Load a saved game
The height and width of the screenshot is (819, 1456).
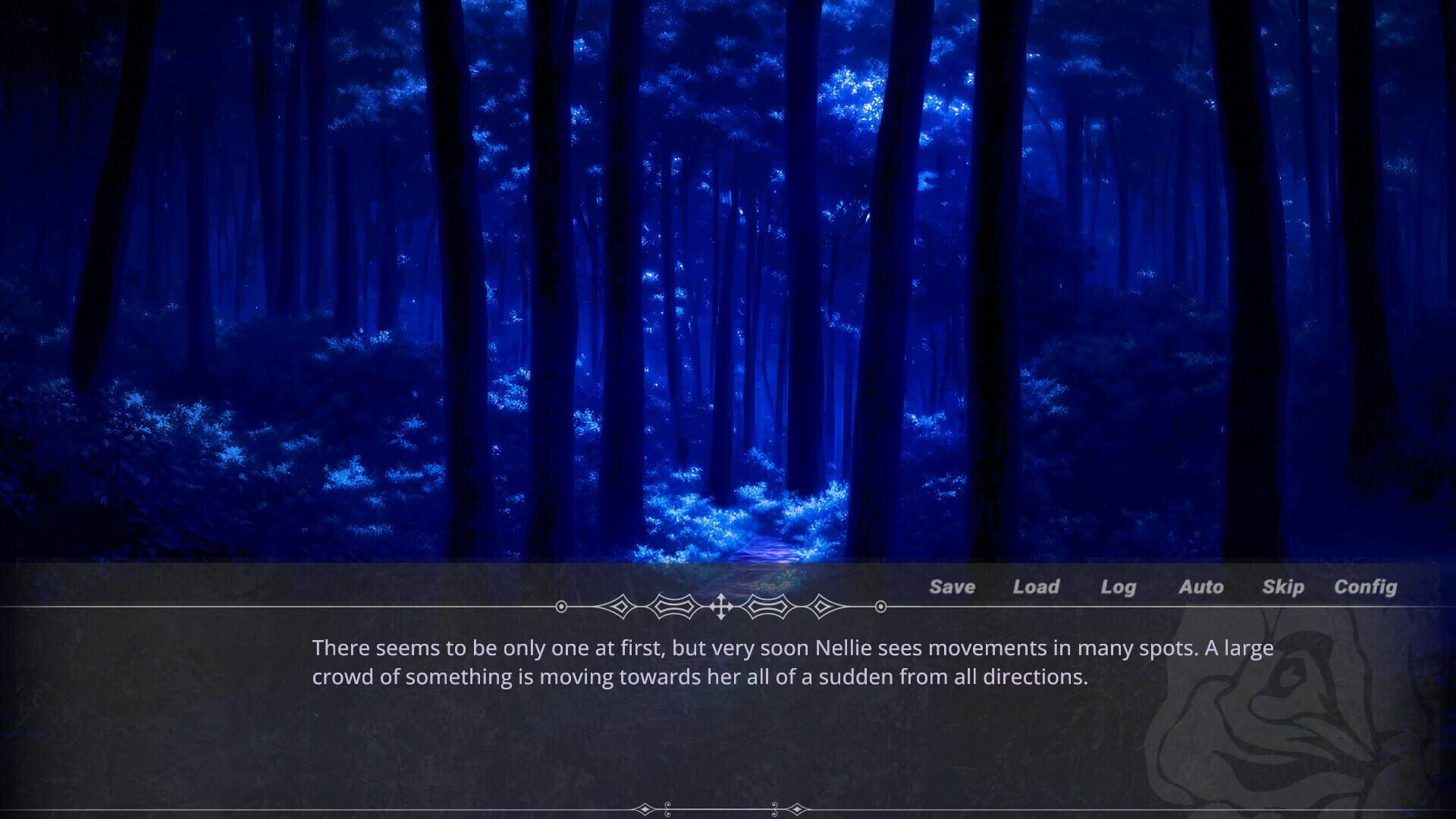(x=1037, y=586)
